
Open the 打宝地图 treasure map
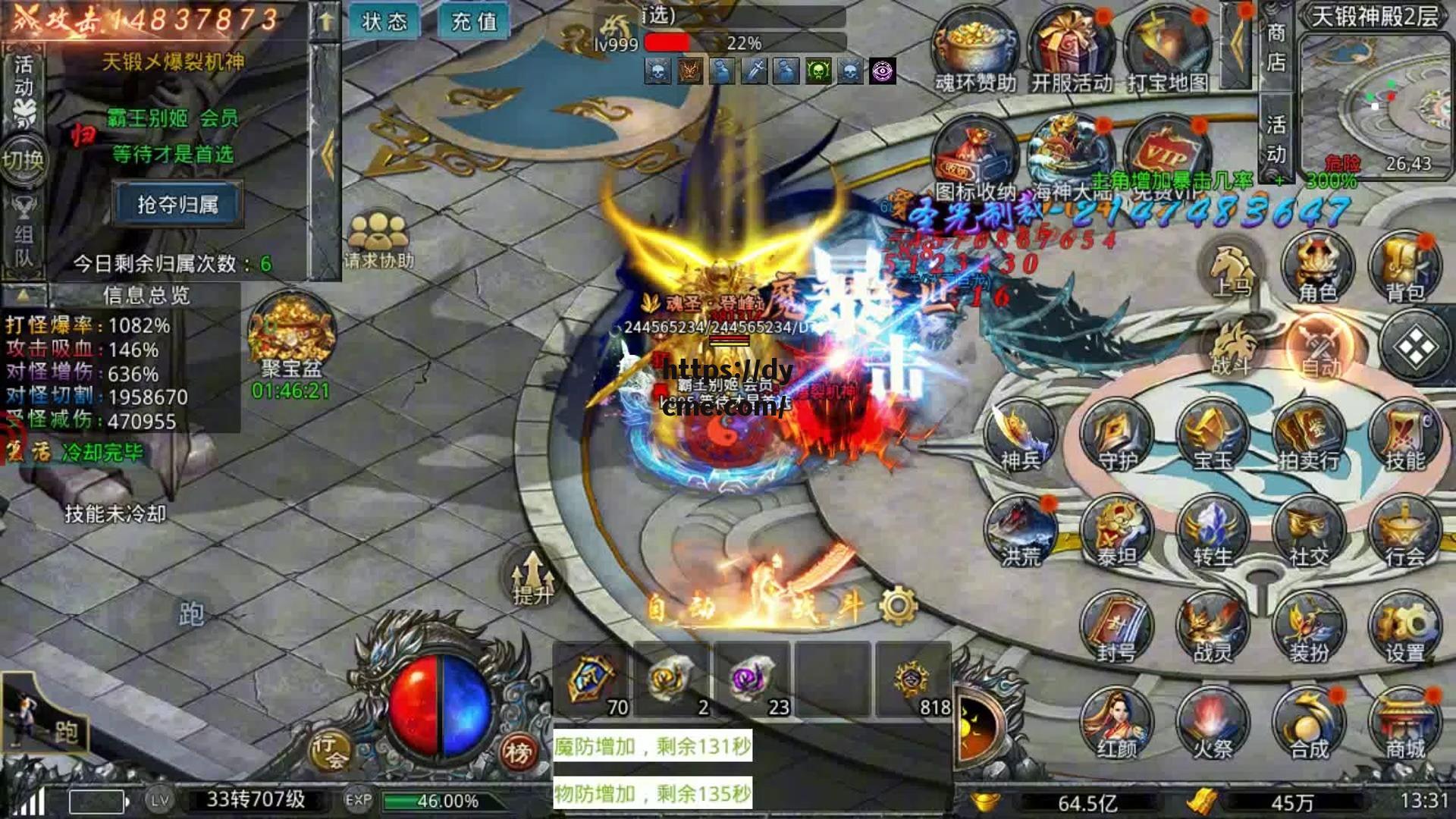pyautogui.click(x=1167, y=49)
